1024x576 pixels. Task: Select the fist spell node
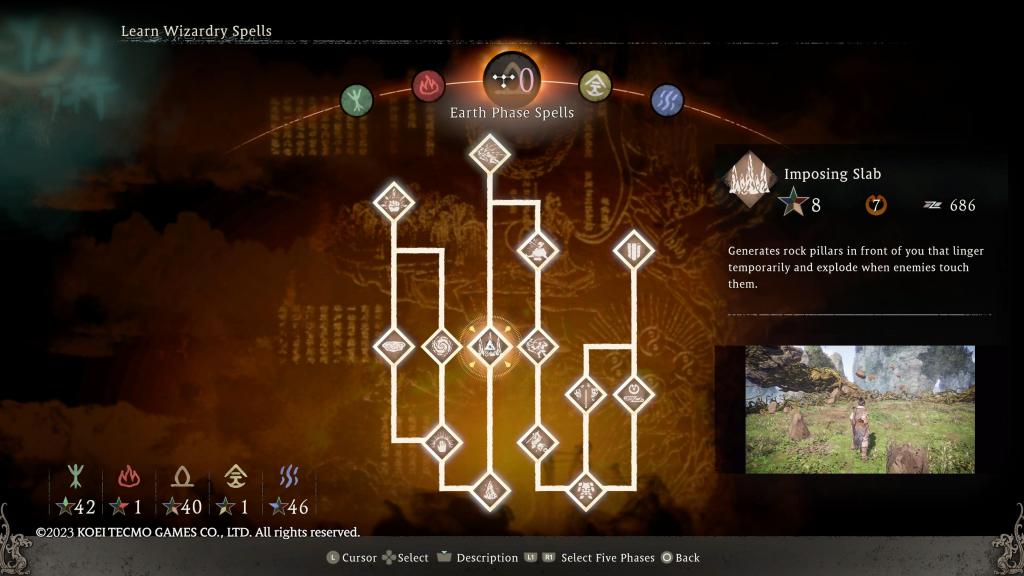click(393, 203)
